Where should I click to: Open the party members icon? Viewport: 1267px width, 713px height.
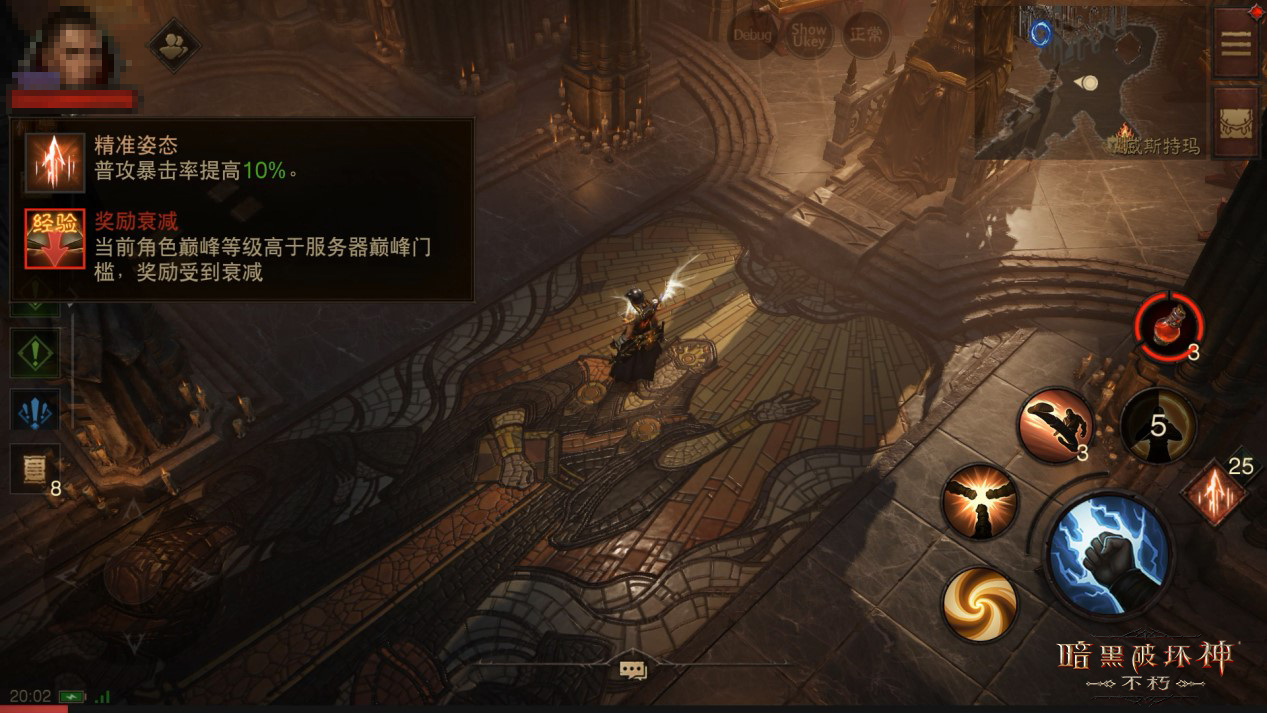[174, 44]
